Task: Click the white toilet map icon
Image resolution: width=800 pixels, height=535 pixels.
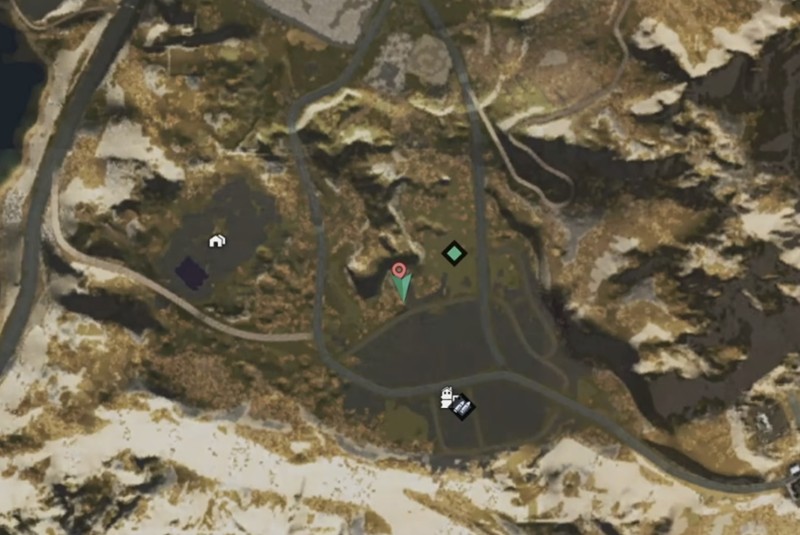Action: (446, 397)
